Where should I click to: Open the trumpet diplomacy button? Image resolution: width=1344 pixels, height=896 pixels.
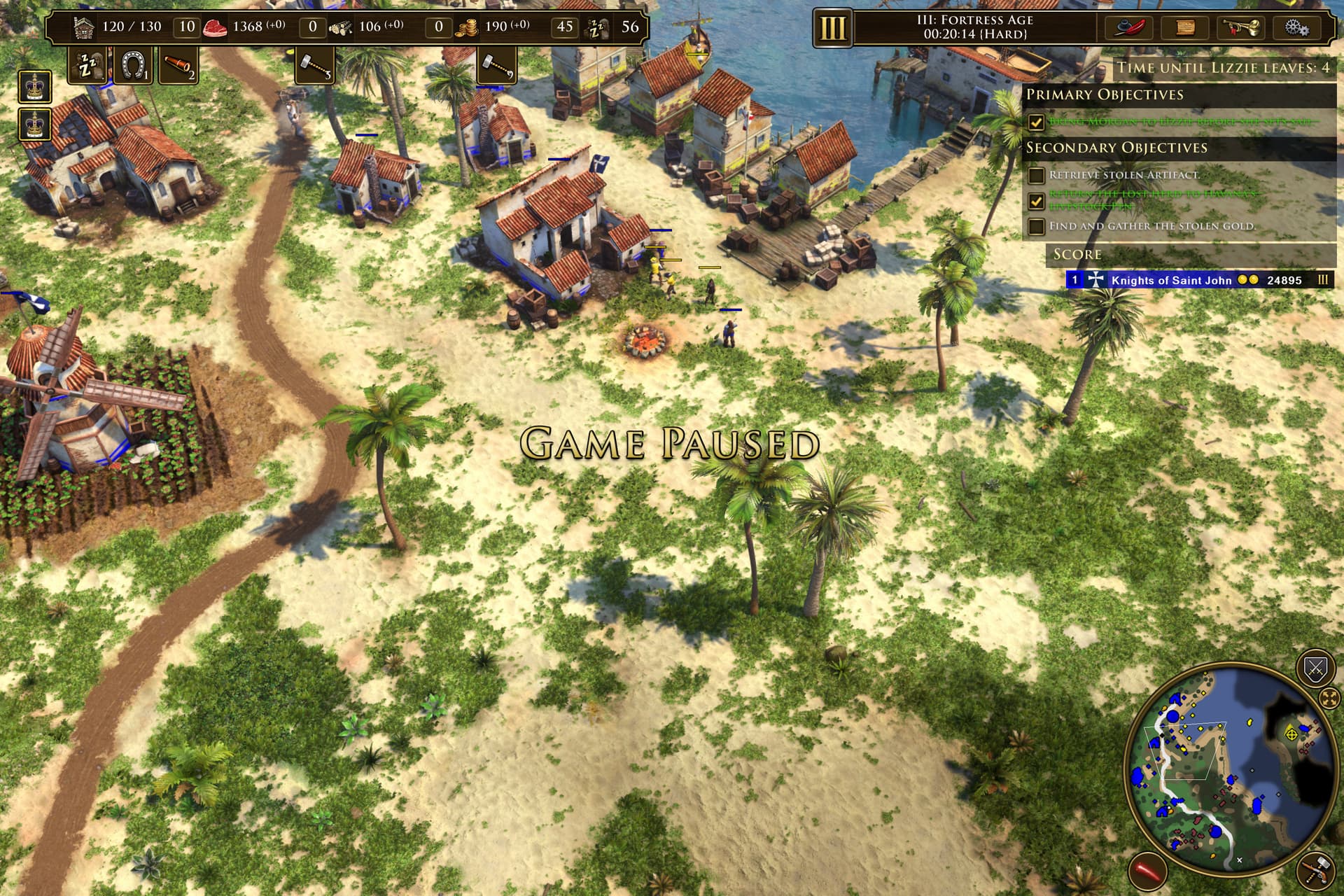[1241, 28]
